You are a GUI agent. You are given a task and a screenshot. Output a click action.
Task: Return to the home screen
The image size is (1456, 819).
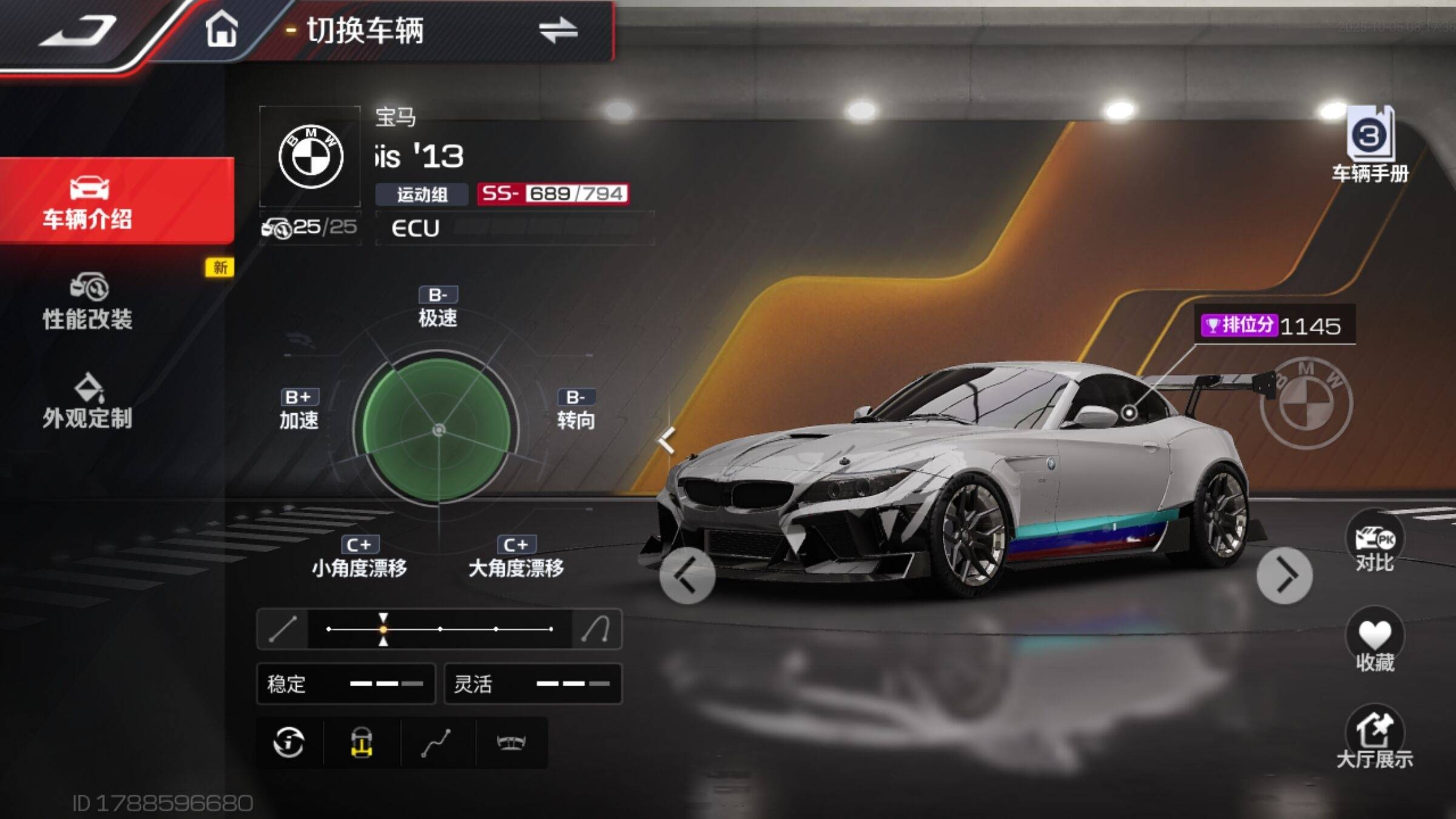(x=221, y=29)
